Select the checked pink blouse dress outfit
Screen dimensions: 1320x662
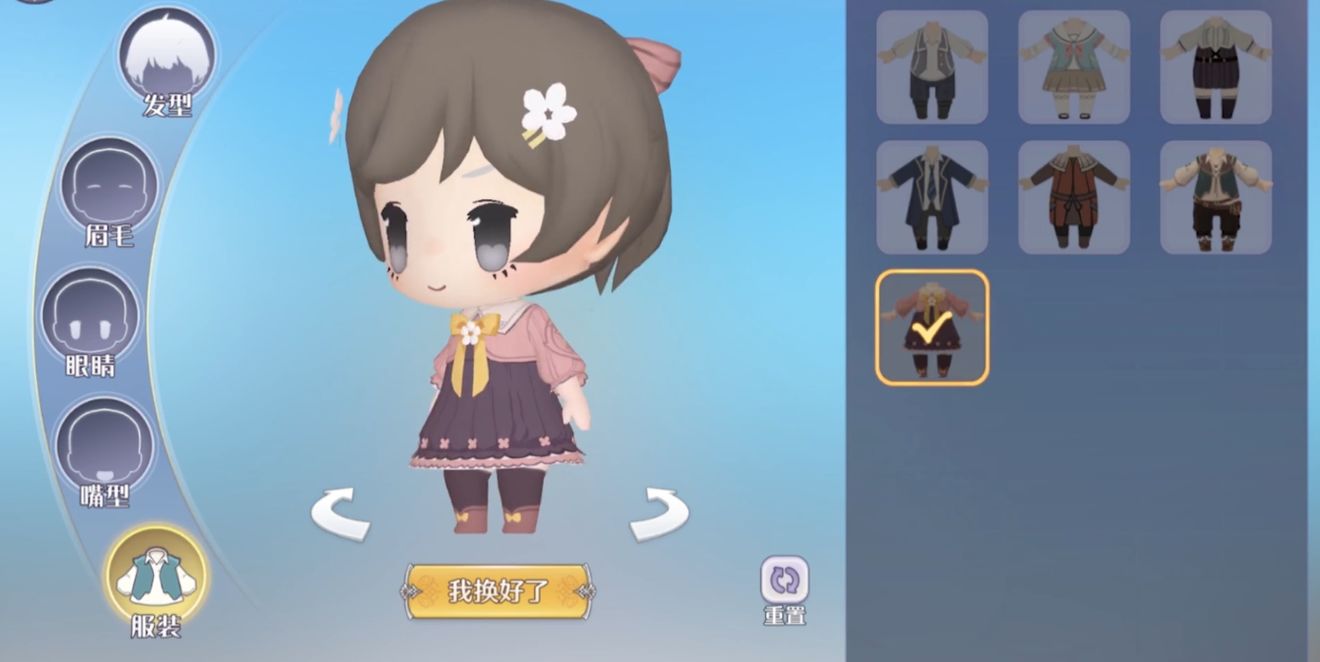coord(932,327)
